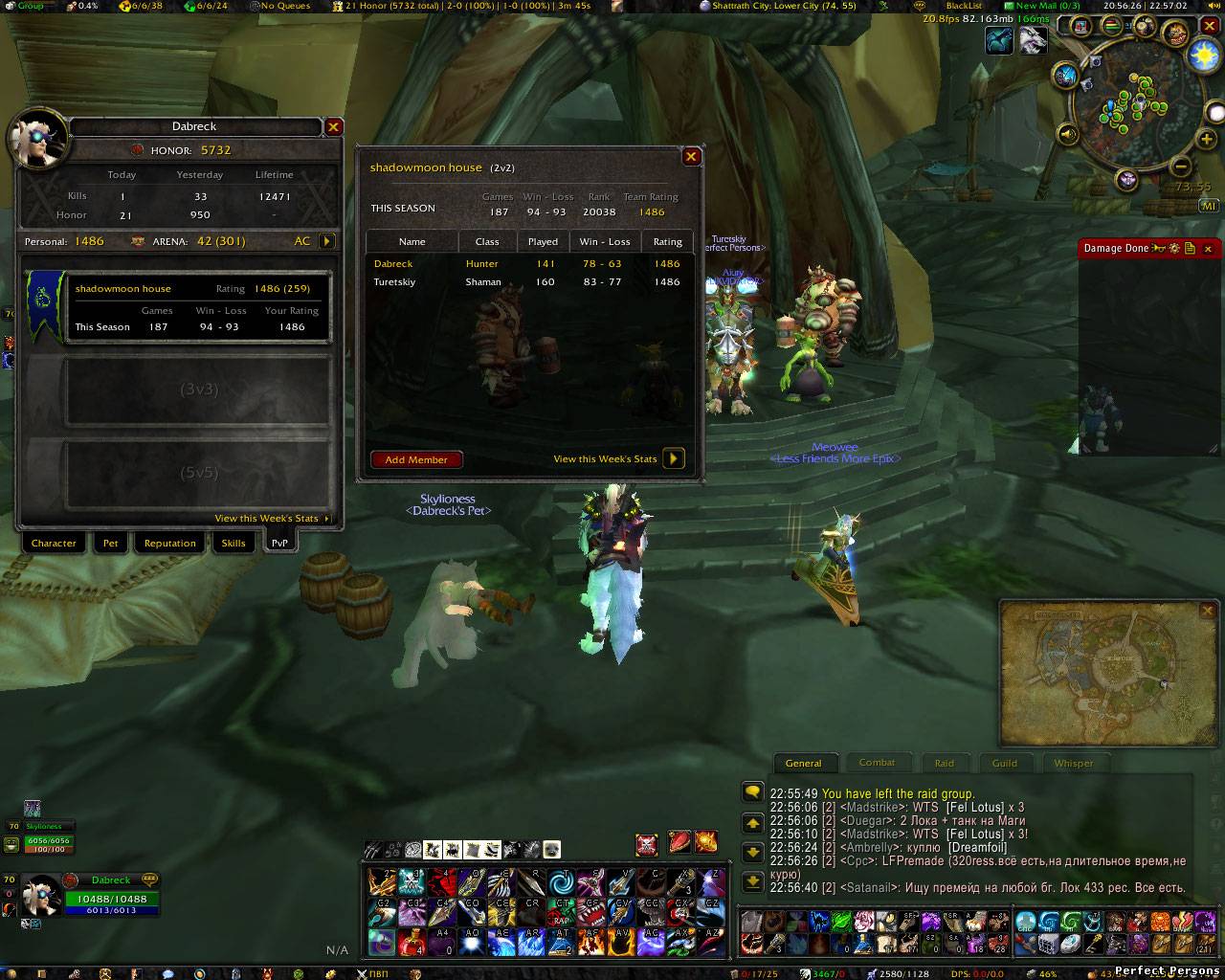The width and height of the screenshot is (1225, 980).
Task: Click the Dabreck player portrait frame
Action: click(x=42, y=896)
